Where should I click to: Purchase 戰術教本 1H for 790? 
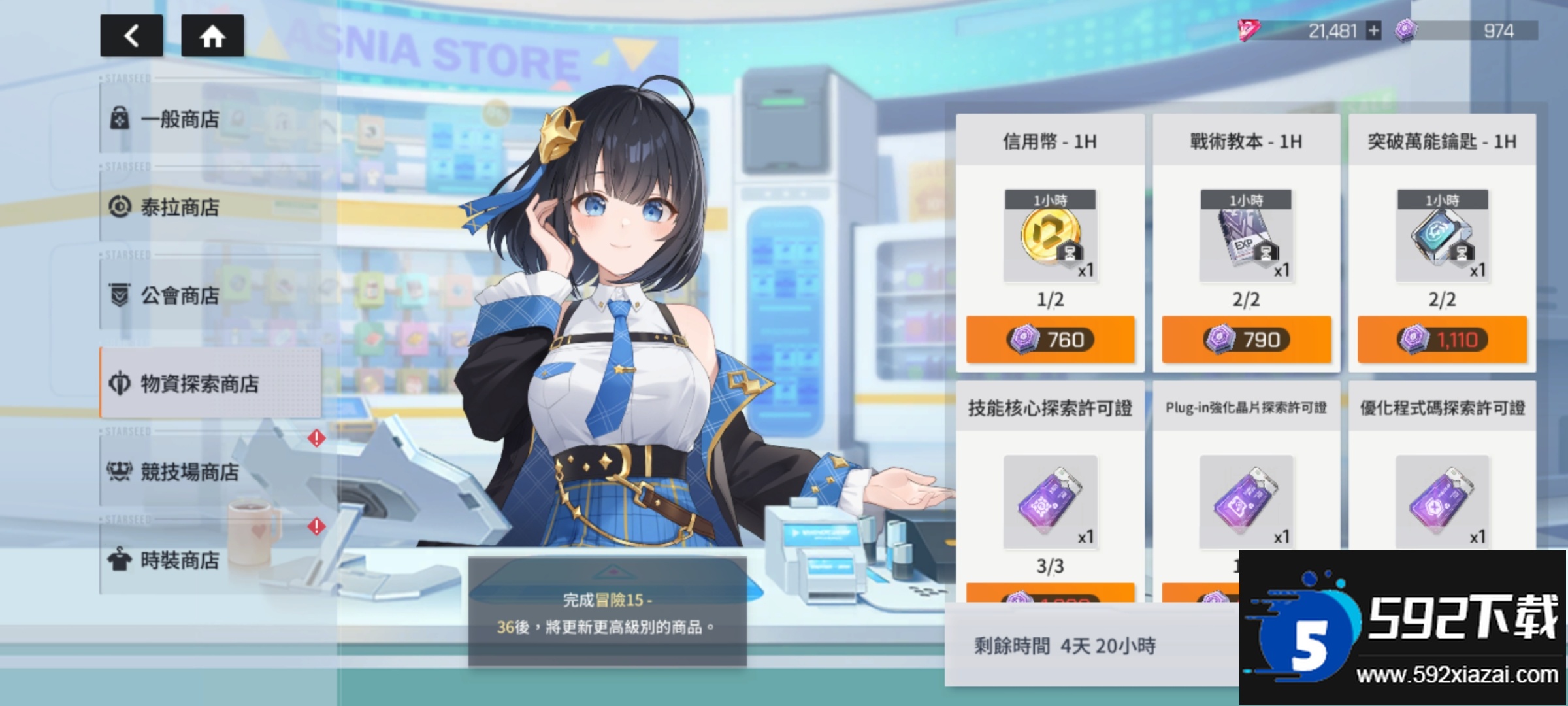coord(1246,340)
